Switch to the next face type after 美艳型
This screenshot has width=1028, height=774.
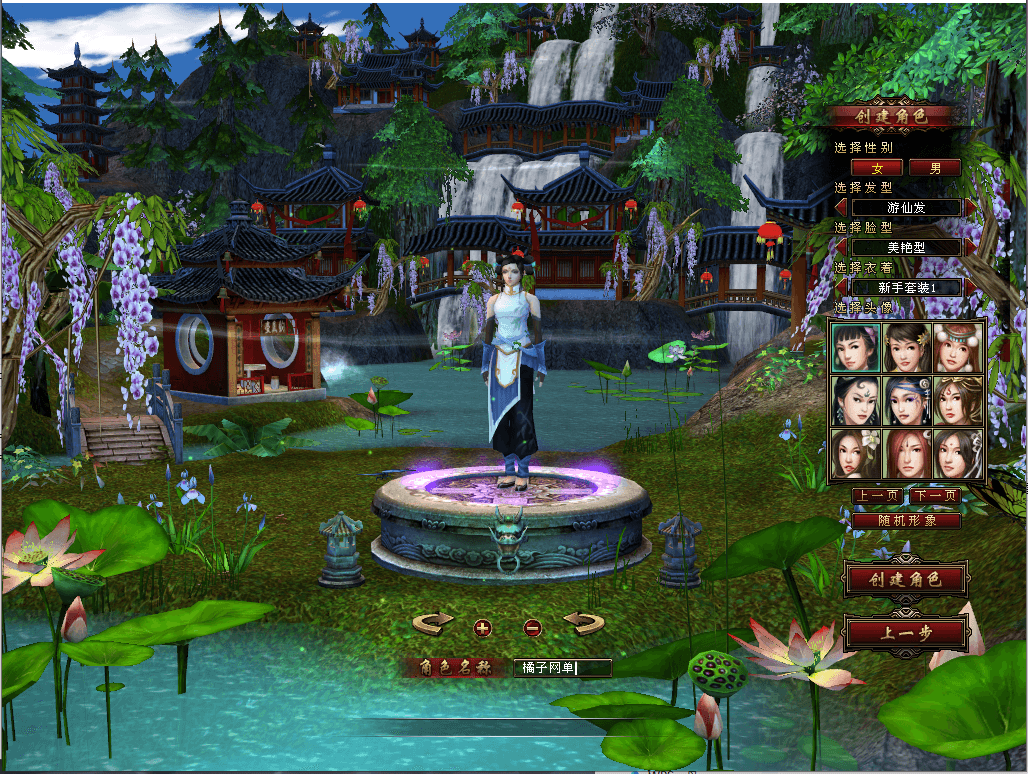pyautogui.click(x=970, y=247)
